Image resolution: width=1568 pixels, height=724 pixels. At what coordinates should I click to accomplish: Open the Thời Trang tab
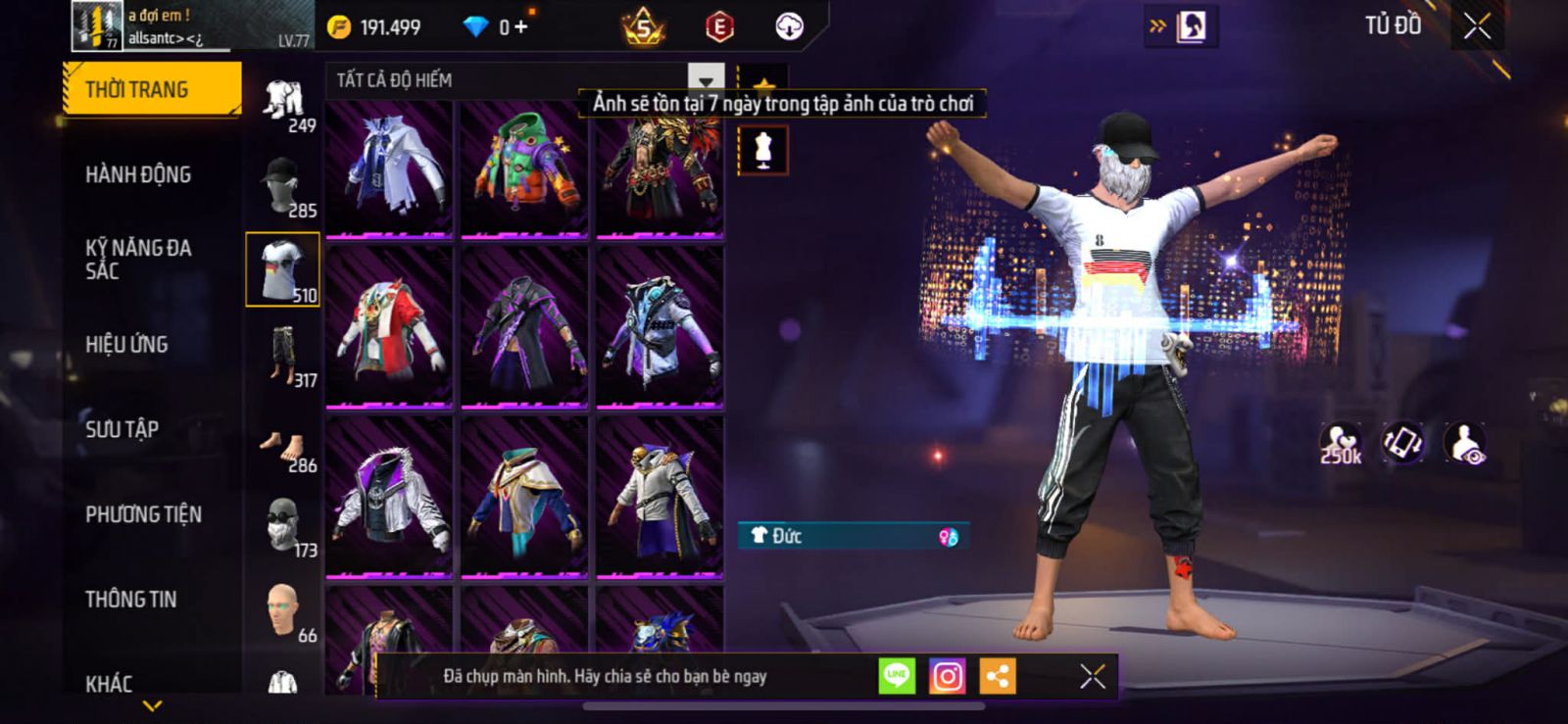[x=151, y=89]
